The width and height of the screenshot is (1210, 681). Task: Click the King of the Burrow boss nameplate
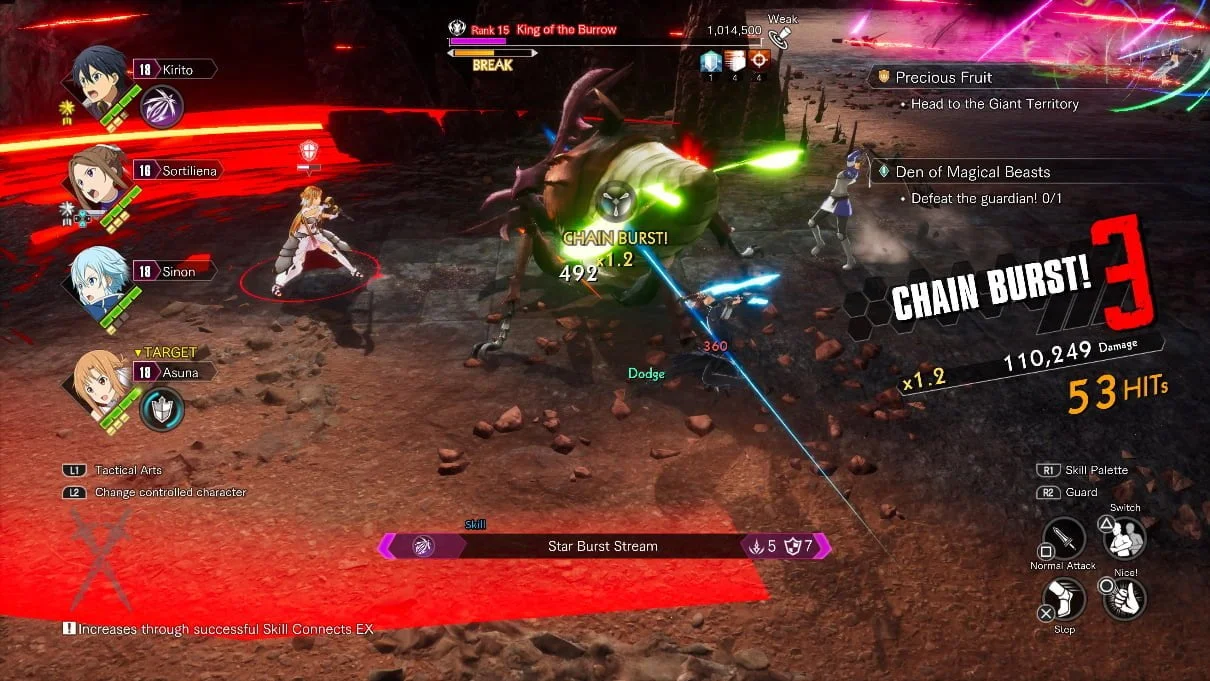(x=566, y=30)
